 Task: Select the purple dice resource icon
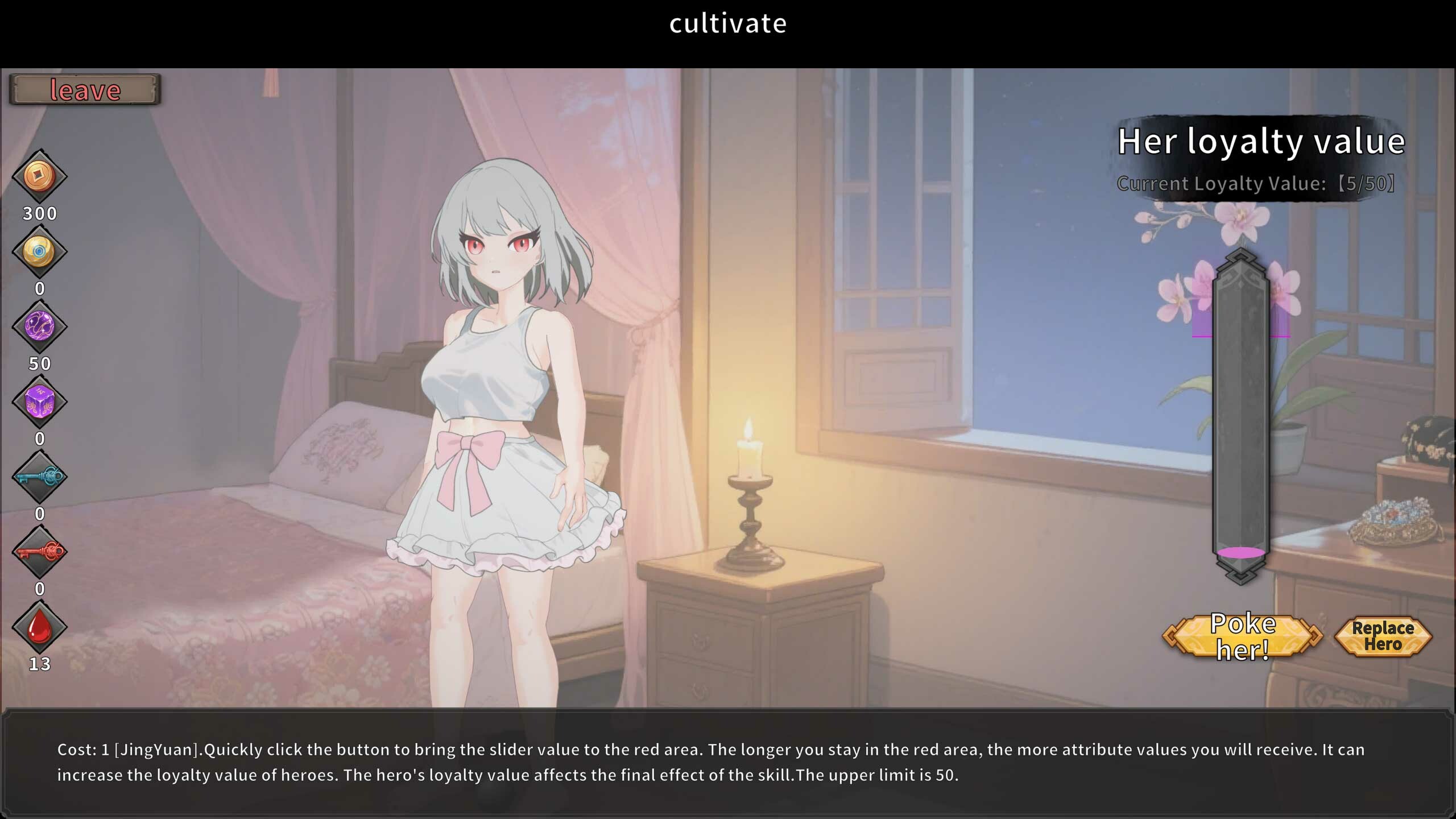[x=39, y=403]
